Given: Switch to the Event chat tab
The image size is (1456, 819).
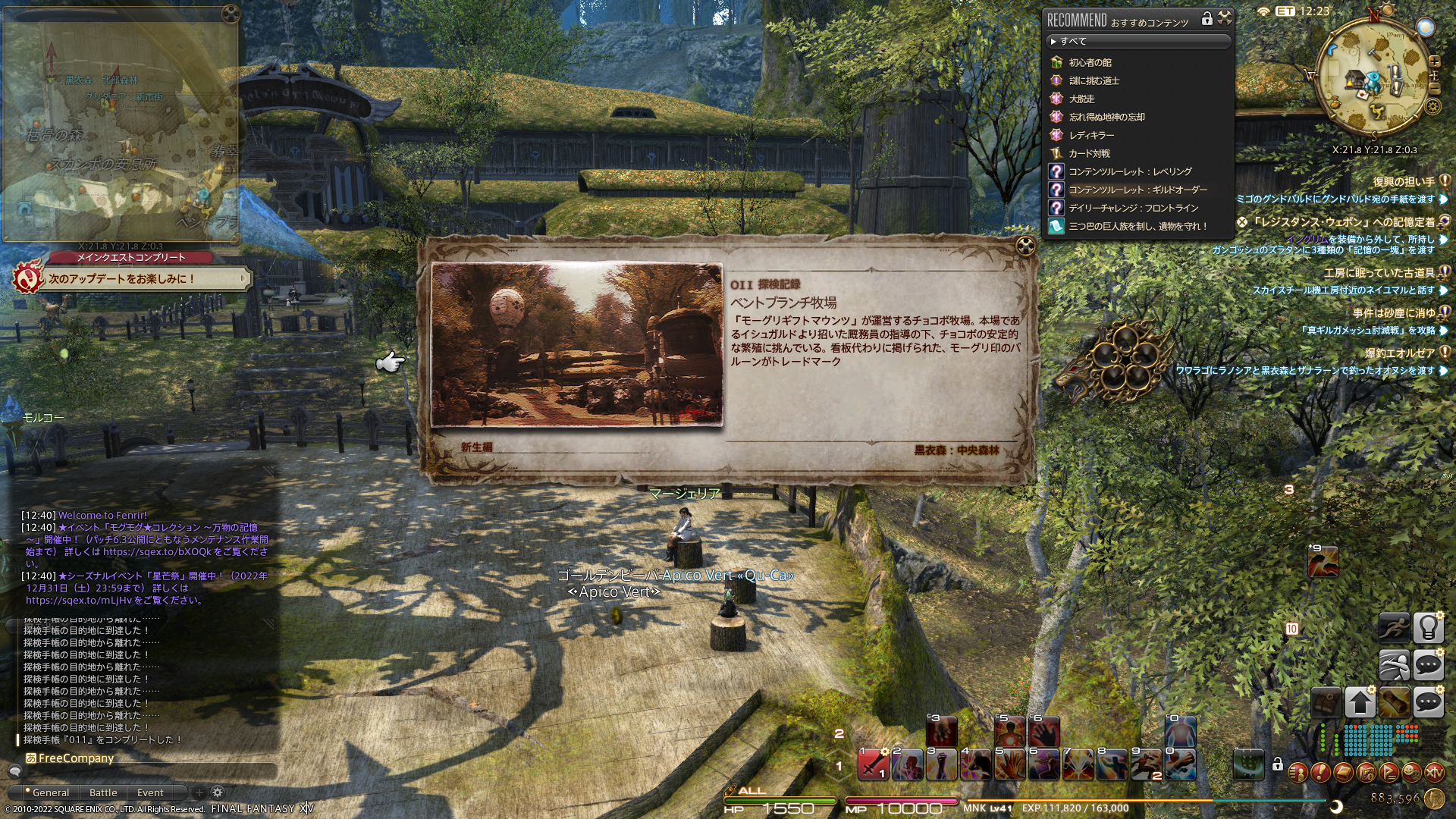Looking at the screenshot, I should click(150, 792).
